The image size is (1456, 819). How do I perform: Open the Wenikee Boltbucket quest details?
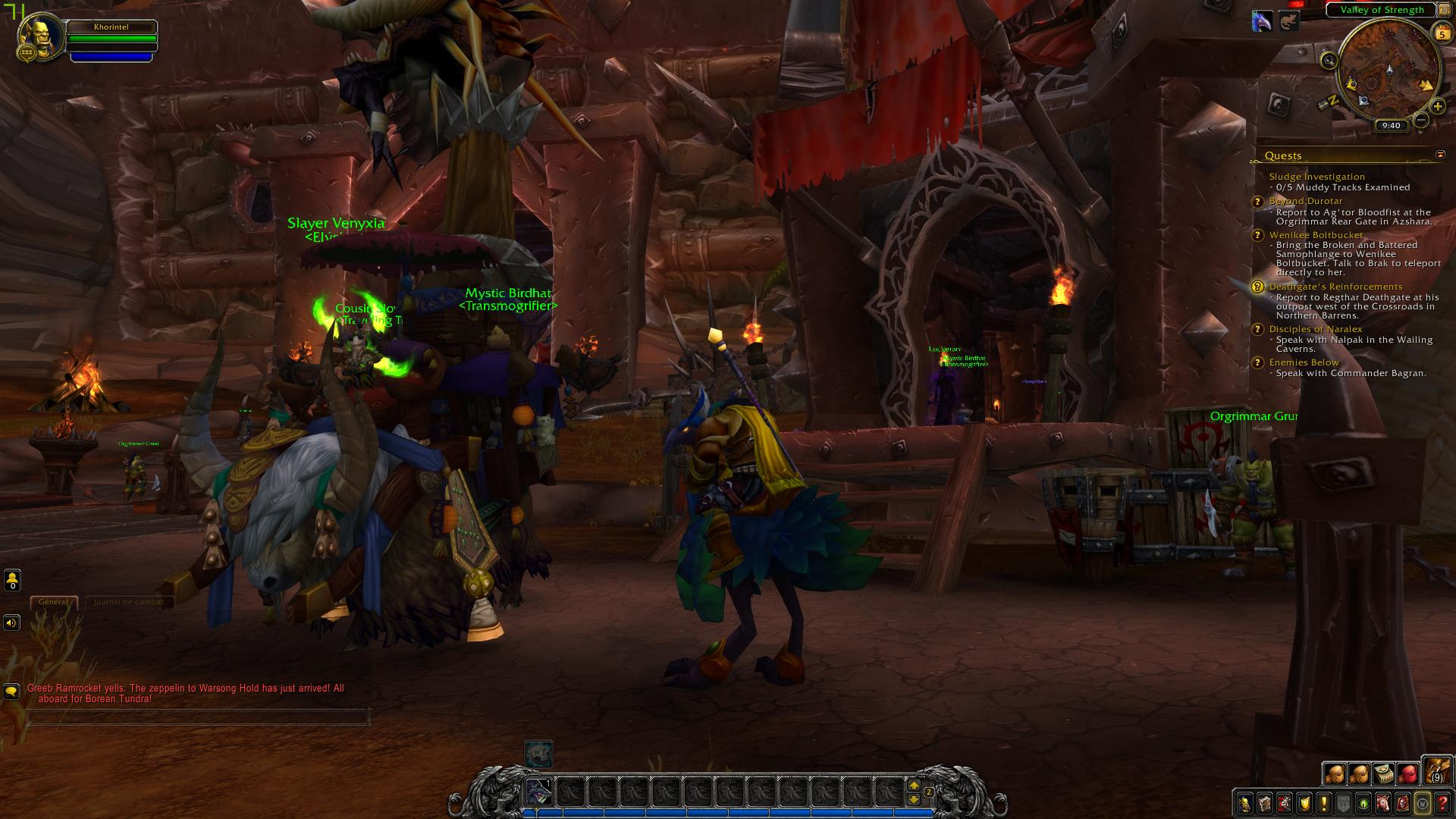(1316, 235)
